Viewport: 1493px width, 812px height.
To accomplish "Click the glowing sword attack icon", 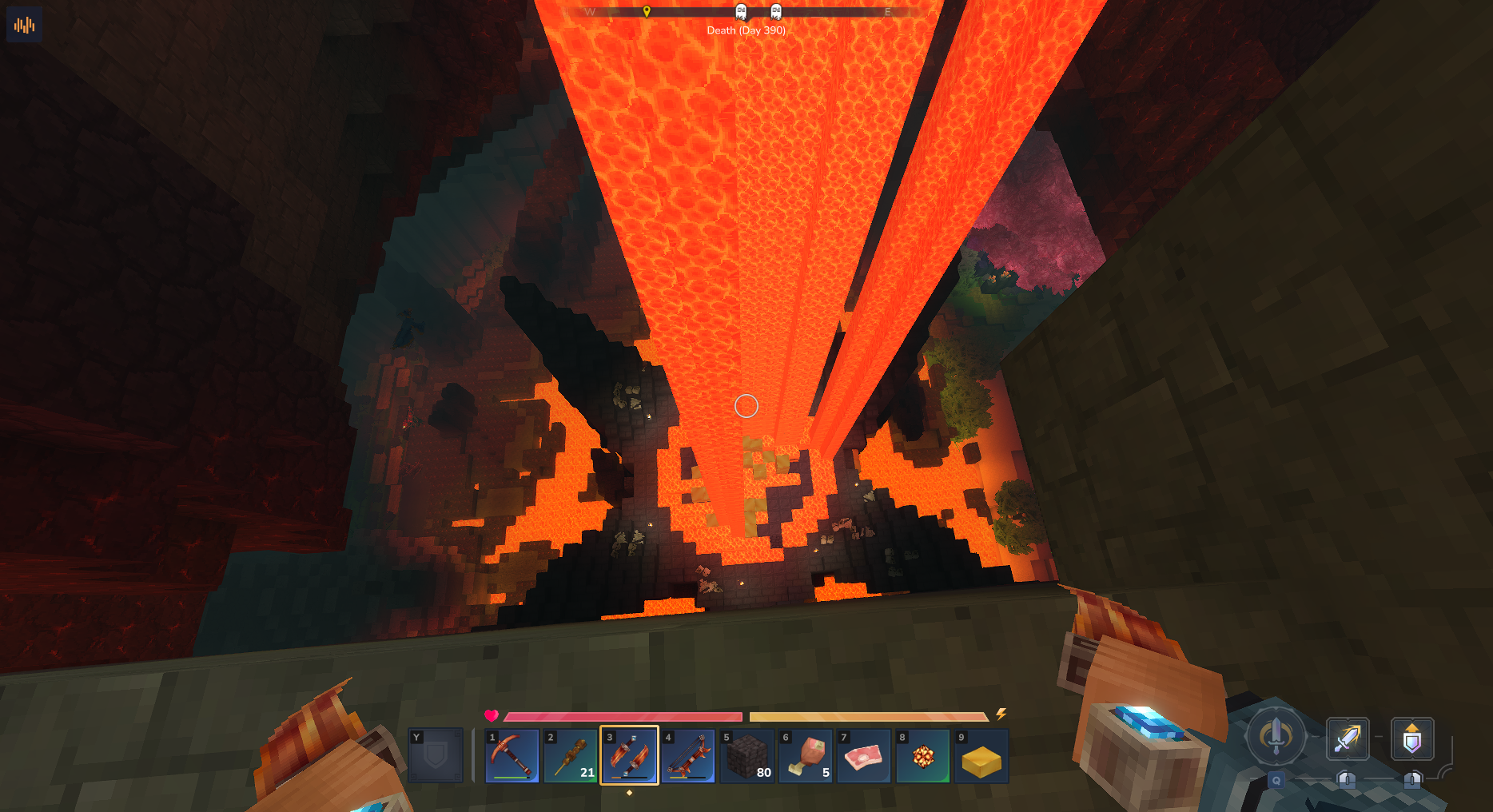I will tap(1348, 738).
